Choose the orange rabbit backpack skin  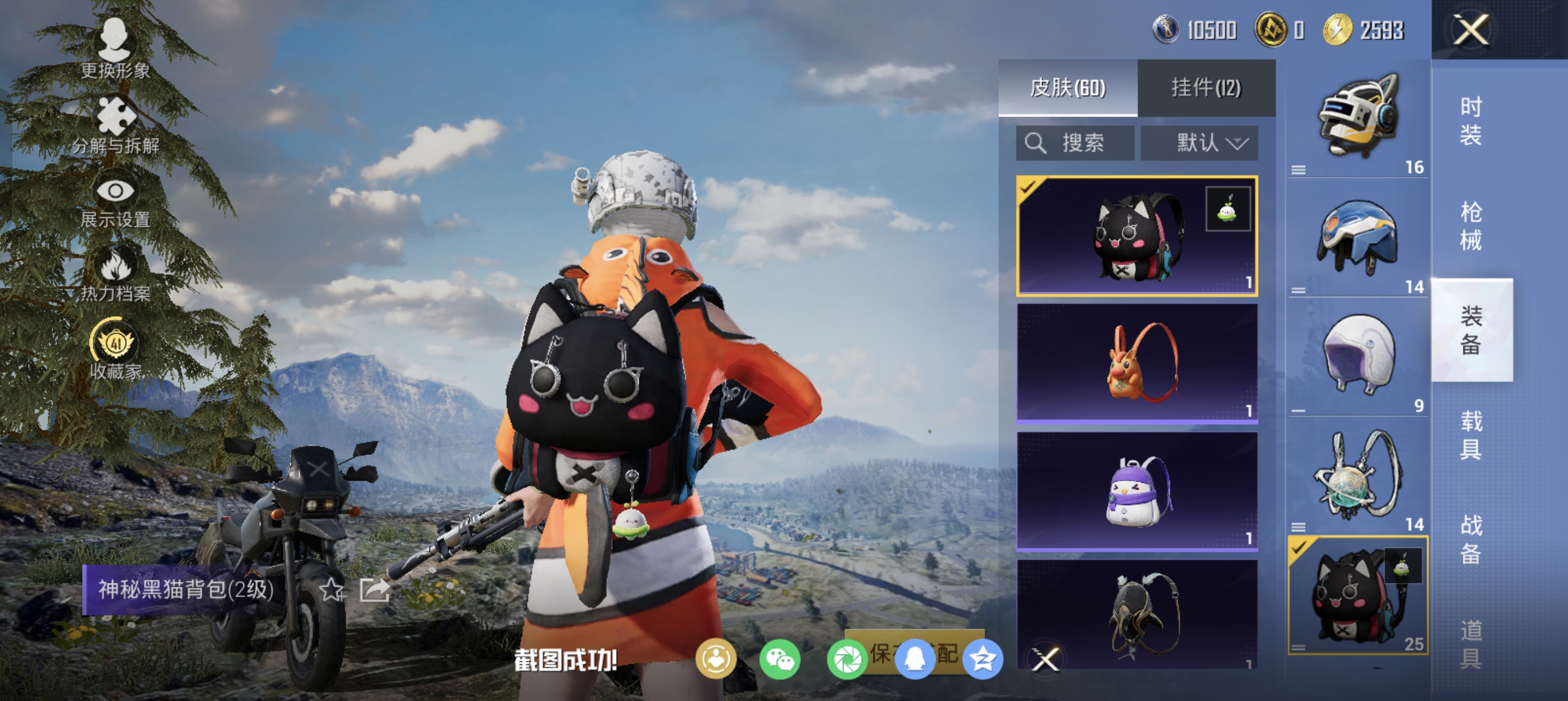pyautogui.click(x=1137, y=363)
